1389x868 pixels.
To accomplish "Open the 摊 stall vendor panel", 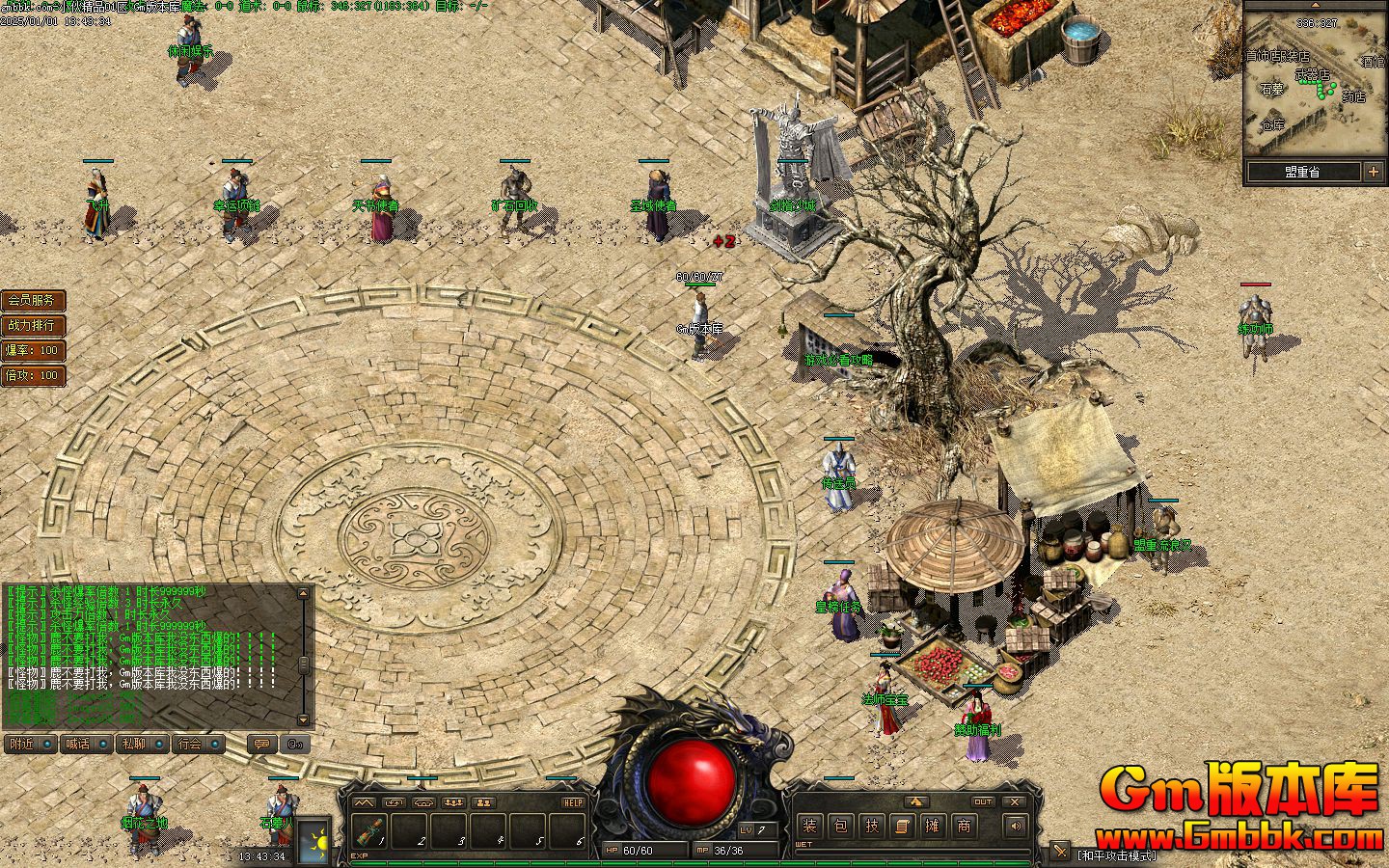I will [933, 826].
